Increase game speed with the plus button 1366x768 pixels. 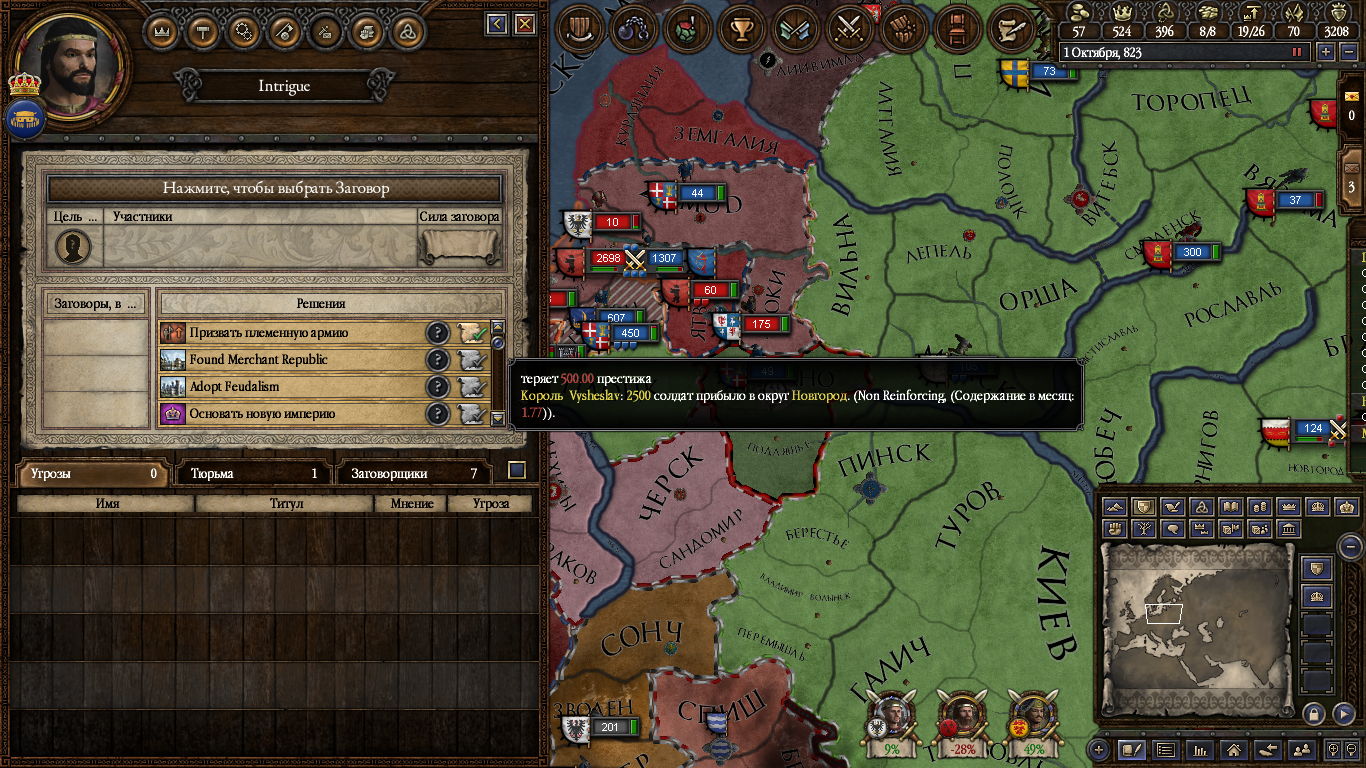click(x=1326, y=52)
